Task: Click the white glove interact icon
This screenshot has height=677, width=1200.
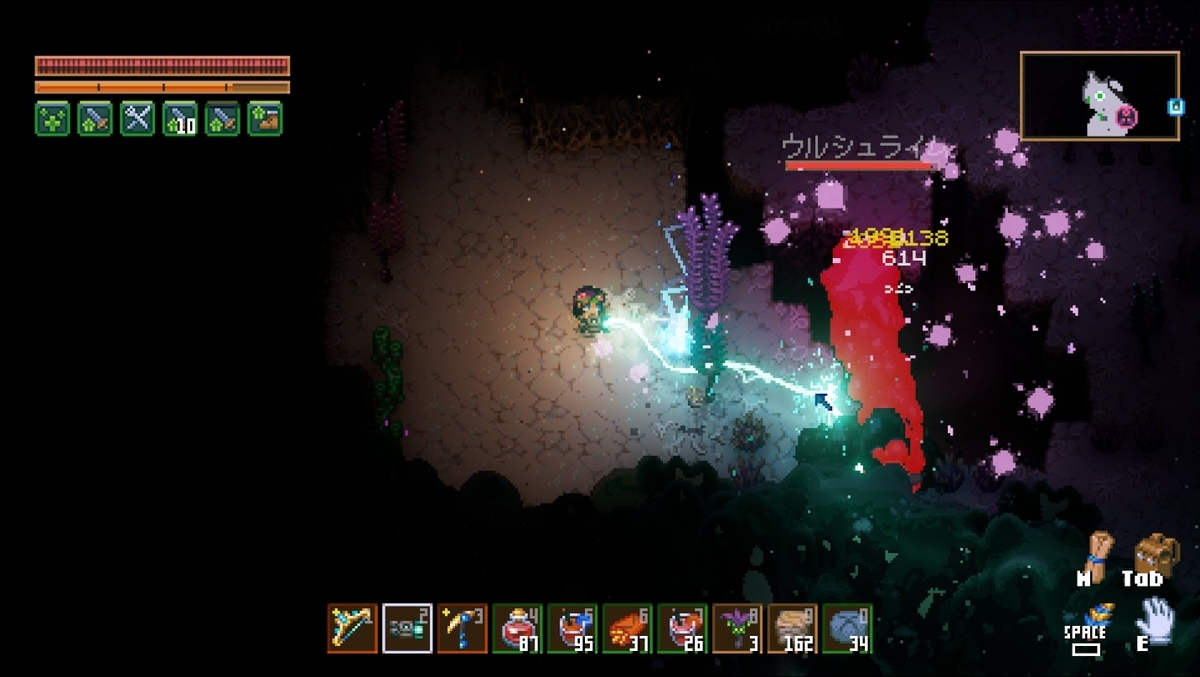Action: (x=1154, y=616)
